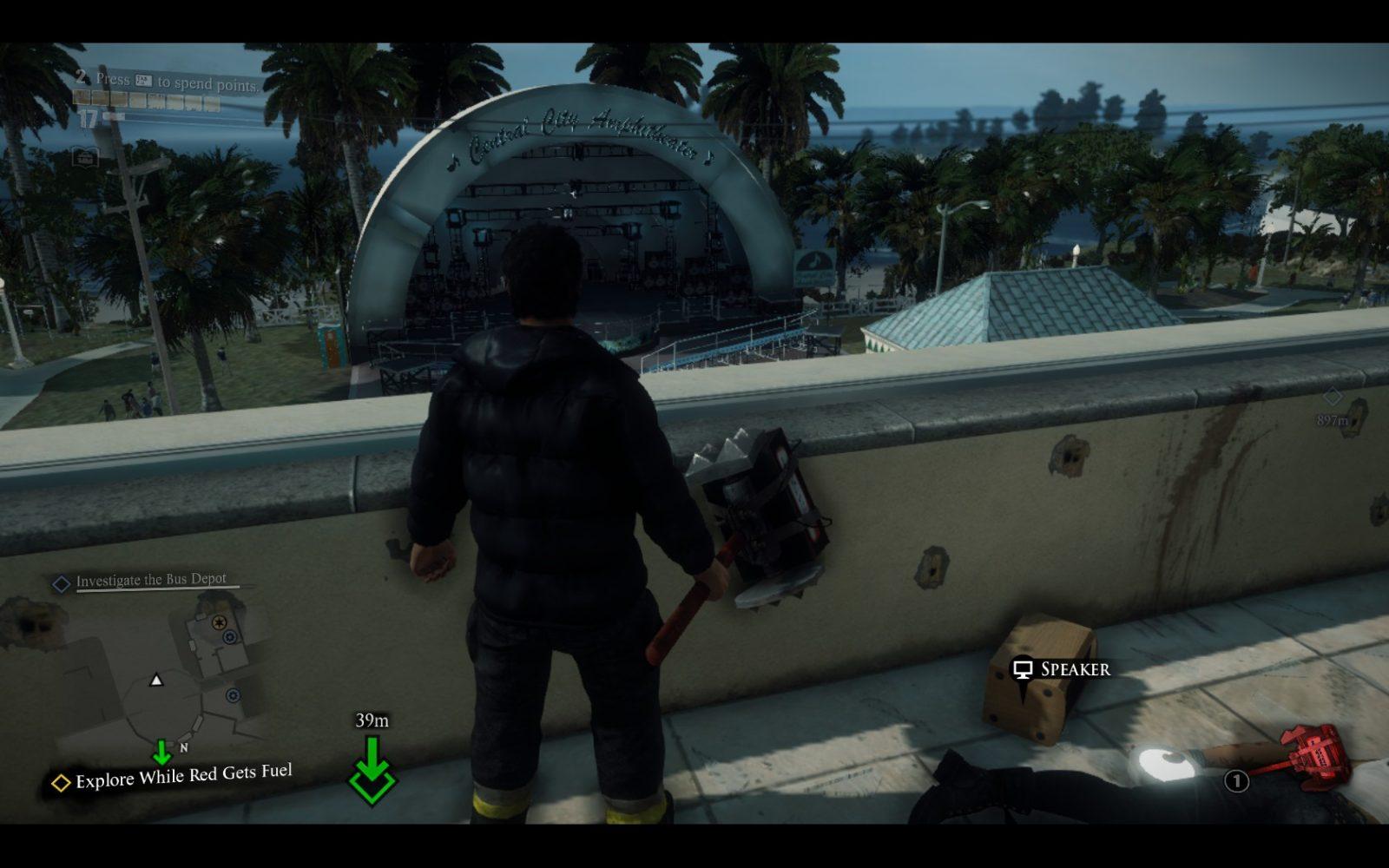Select the Investigate the Bus Depot objective
This screenshot has height=868, width=1389.
[x=150, y=580]
